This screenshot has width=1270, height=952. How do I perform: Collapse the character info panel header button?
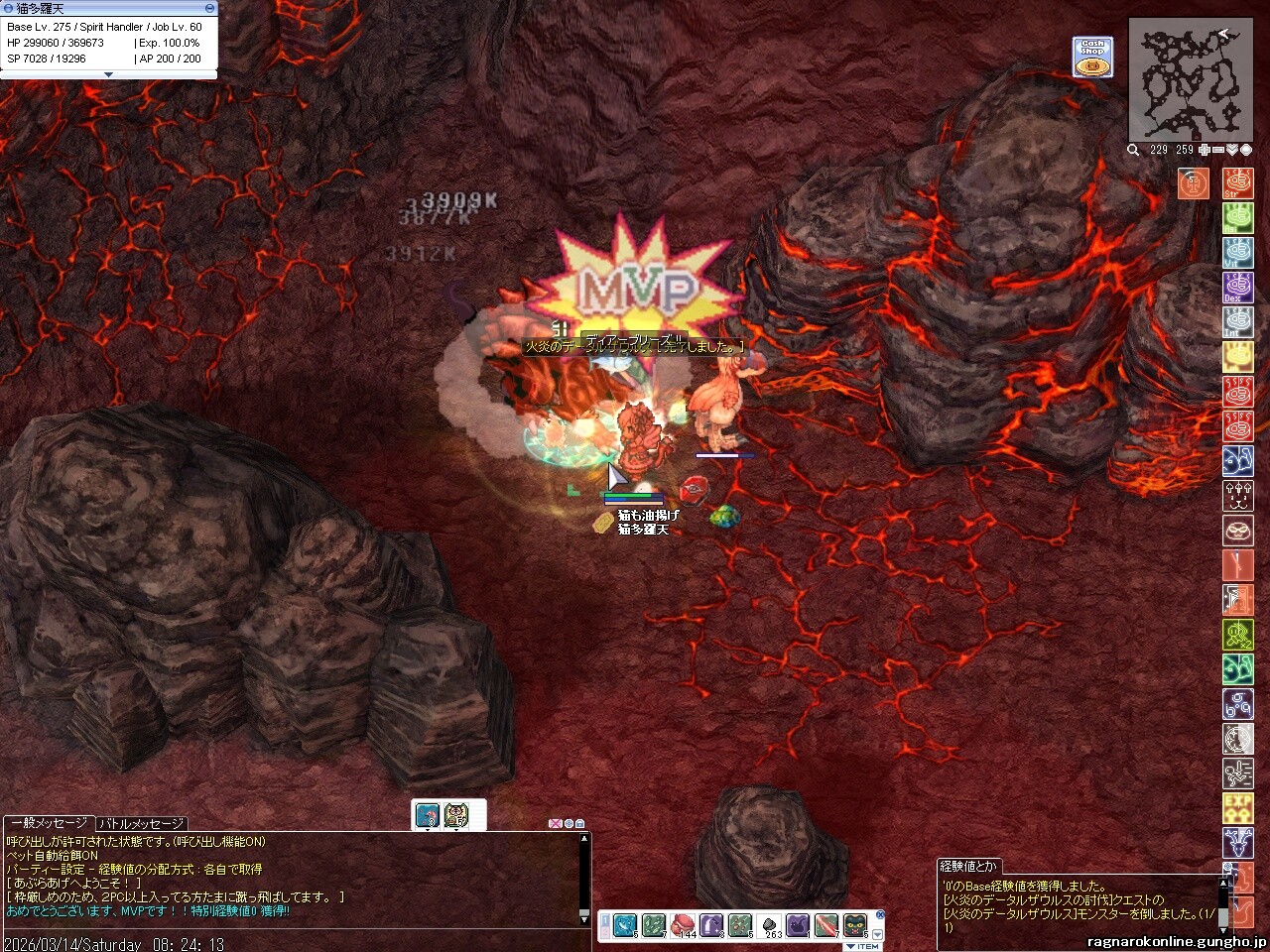209,8
